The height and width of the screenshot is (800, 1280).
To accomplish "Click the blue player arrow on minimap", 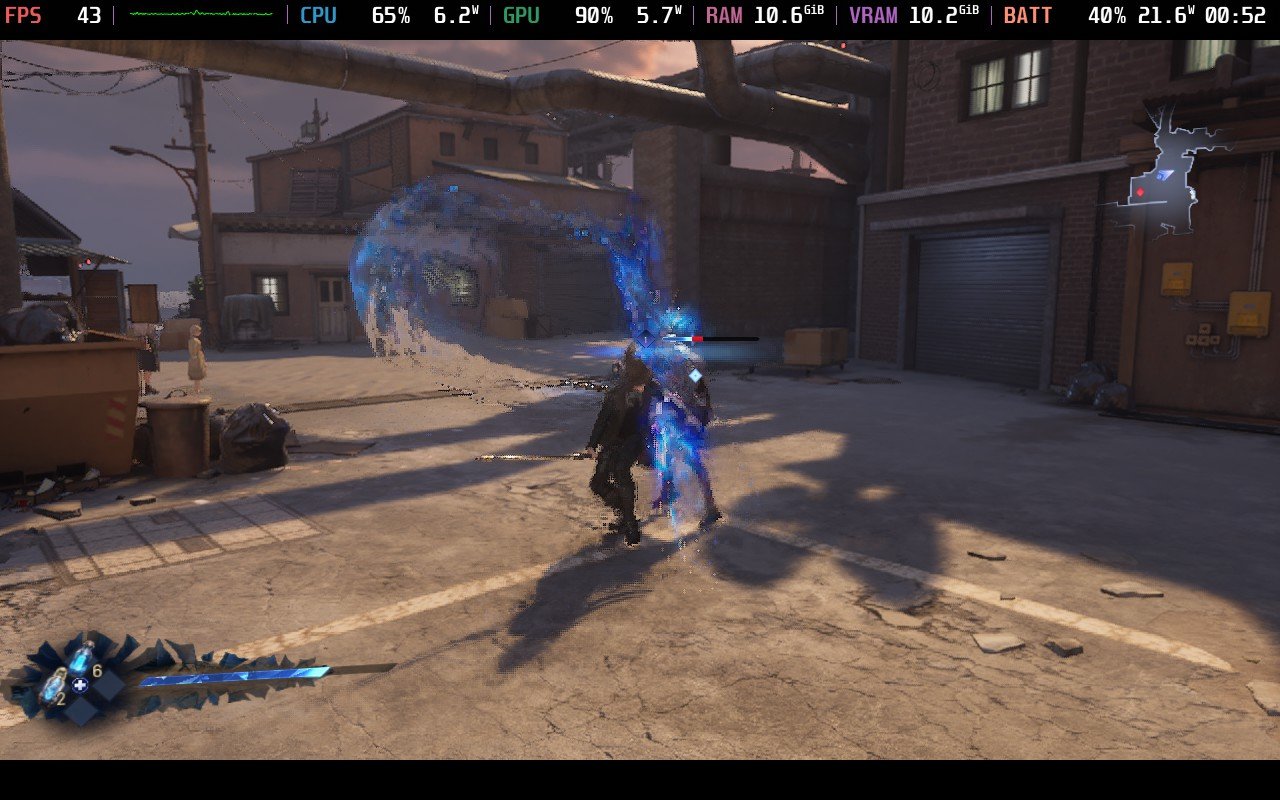I will (1165, 175).
